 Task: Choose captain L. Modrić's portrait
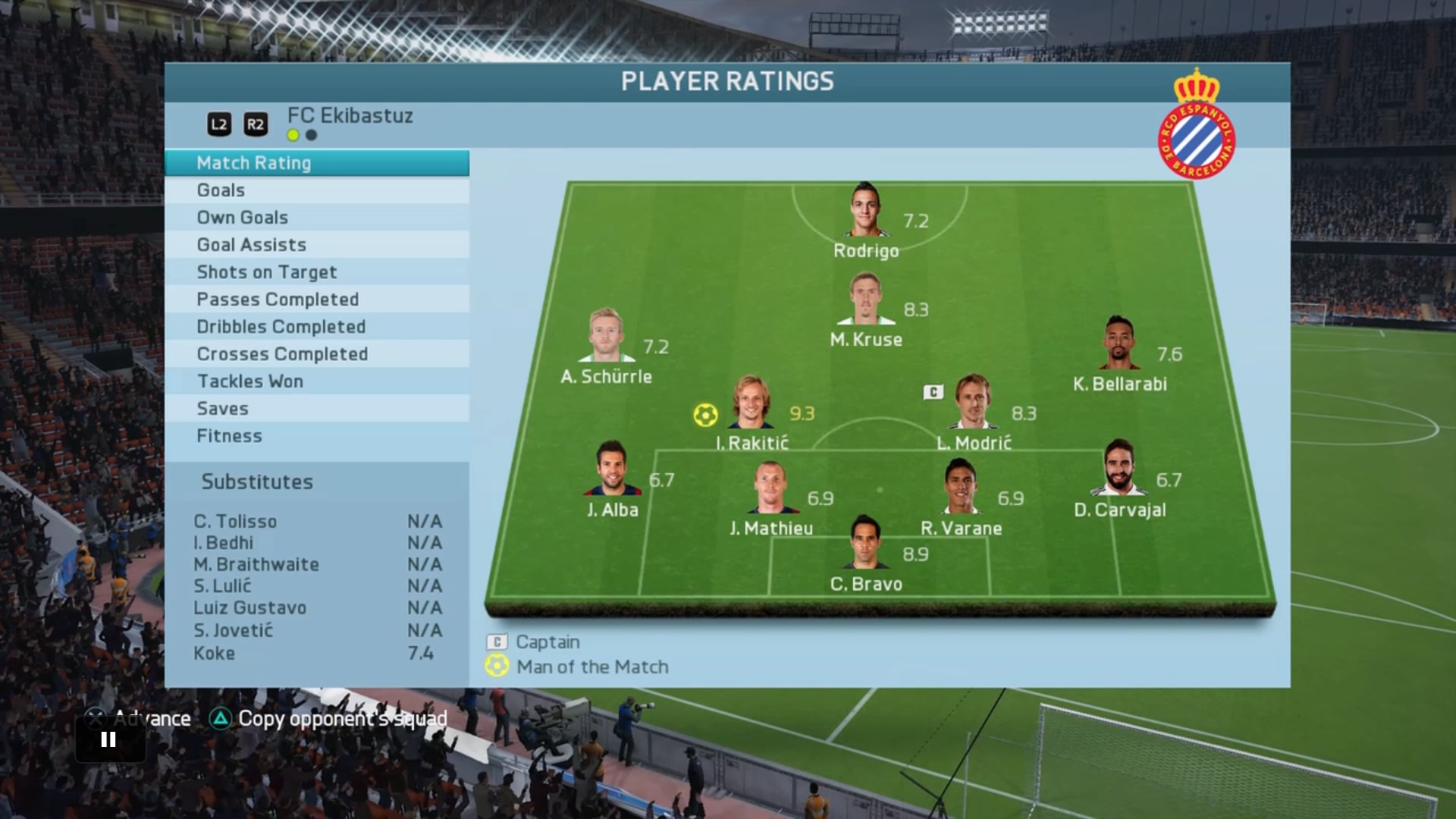(974, 403)
